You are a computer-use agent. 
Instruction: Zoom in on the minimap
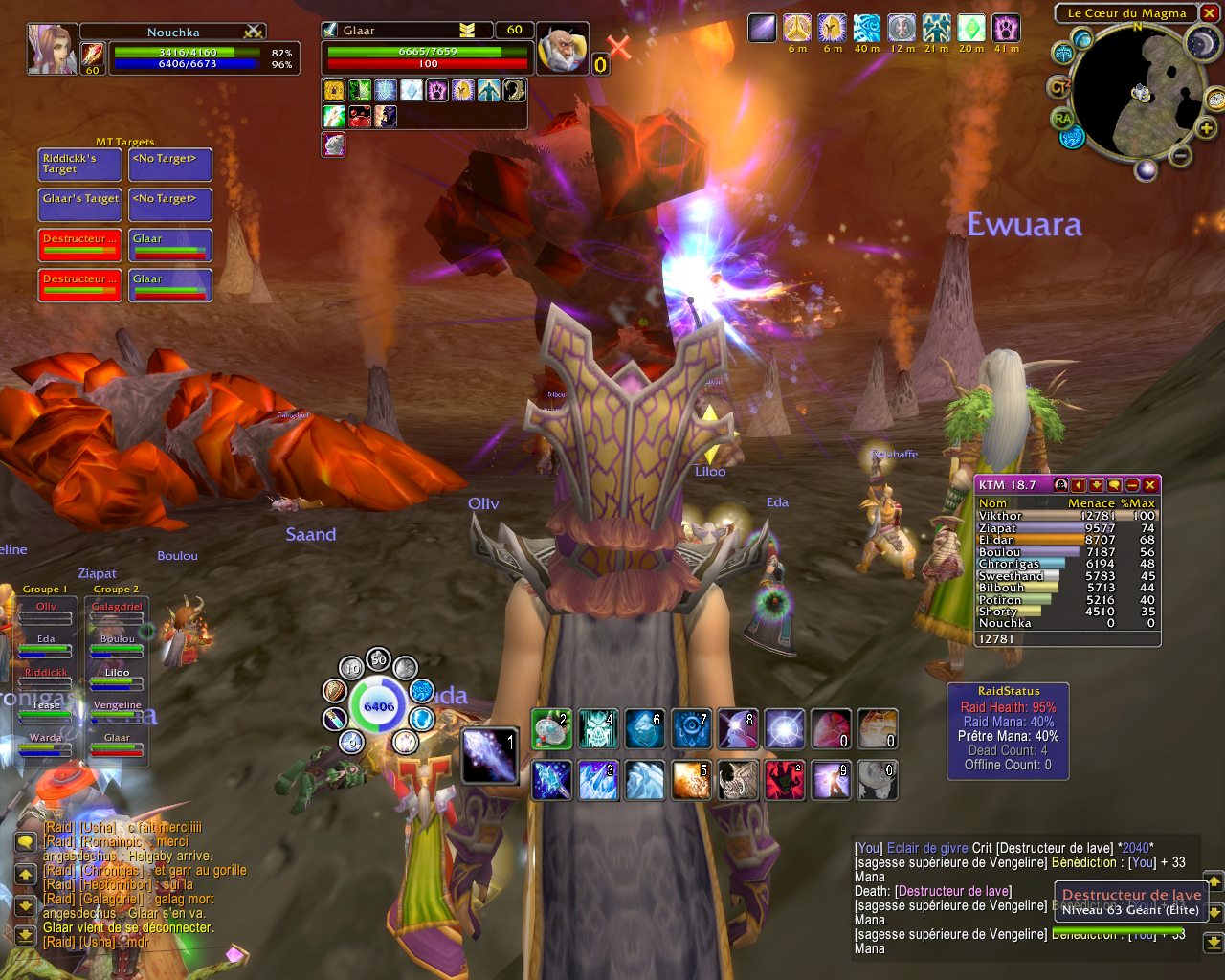pos(1206,128)
